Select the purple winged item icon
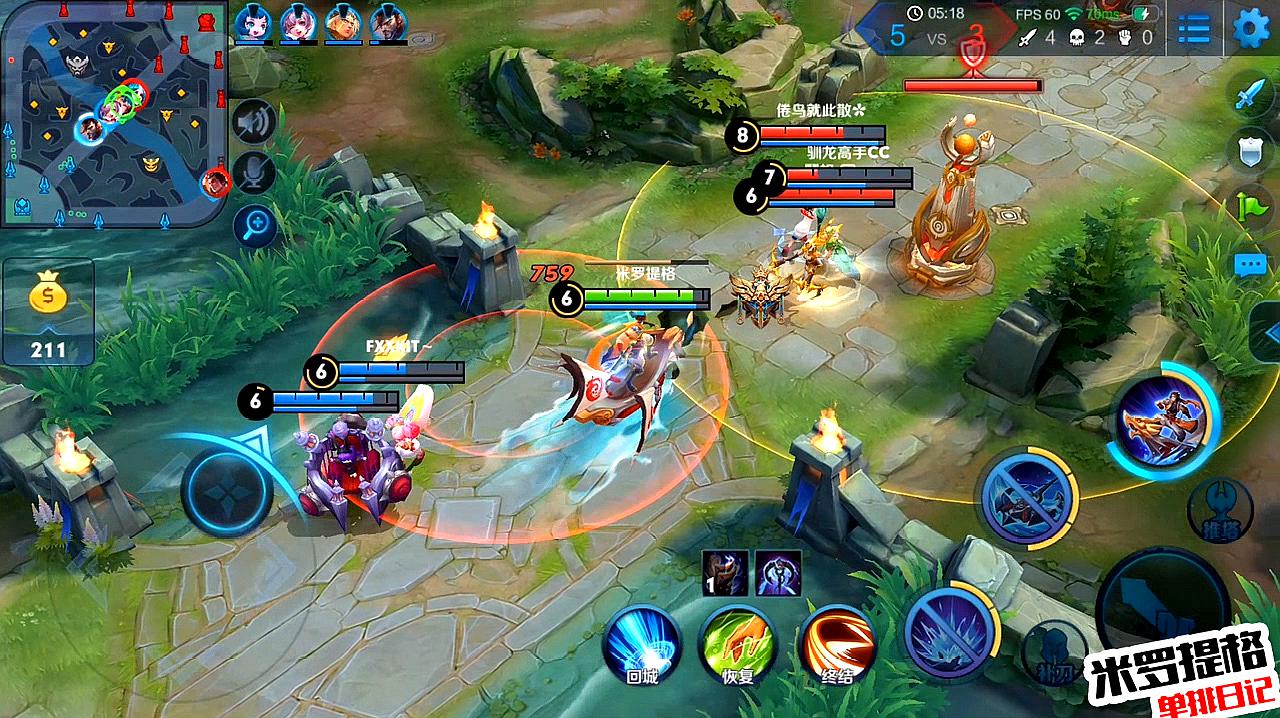 click(777, 573)
